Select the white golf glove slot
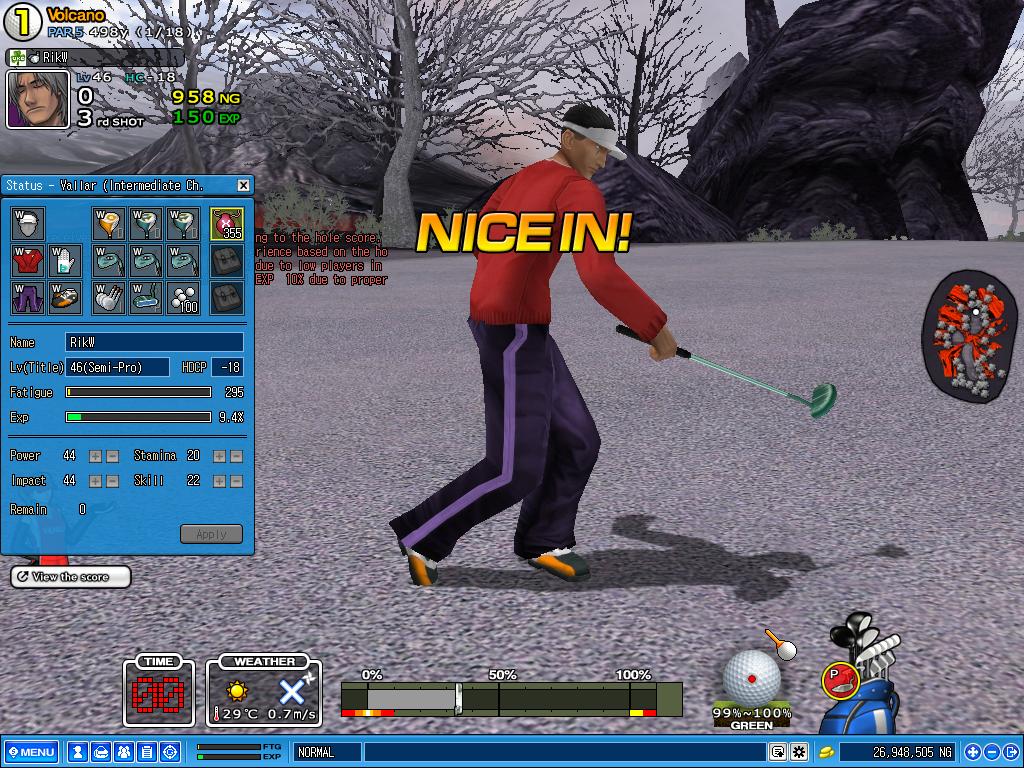Viewport: 1024px width, 768px height. [x=65, y=261]
